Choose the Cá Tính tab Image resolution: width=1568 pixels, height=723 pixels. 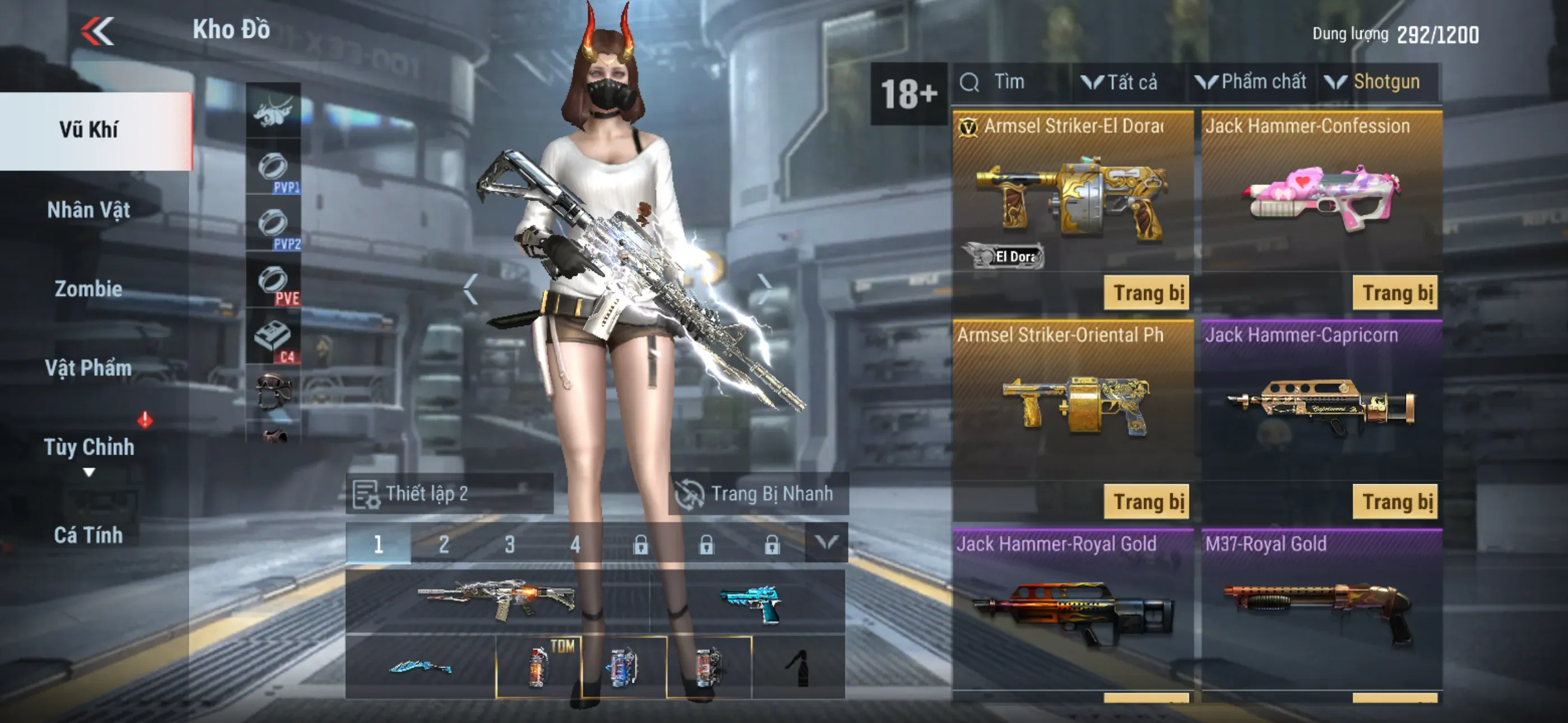coord(89,536)
